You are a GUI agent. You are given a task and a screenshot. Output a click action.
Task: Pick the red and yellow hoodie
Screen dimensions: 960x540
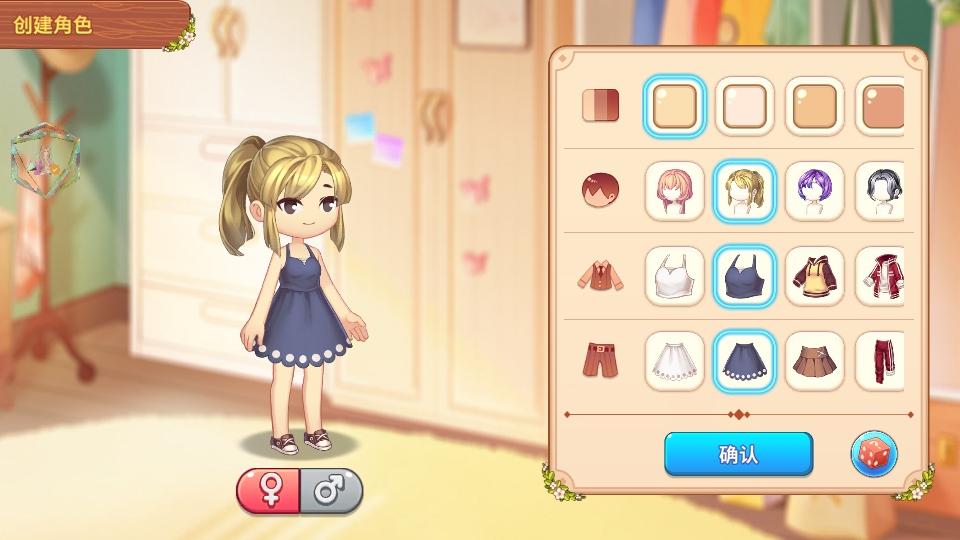coord(814,276)
